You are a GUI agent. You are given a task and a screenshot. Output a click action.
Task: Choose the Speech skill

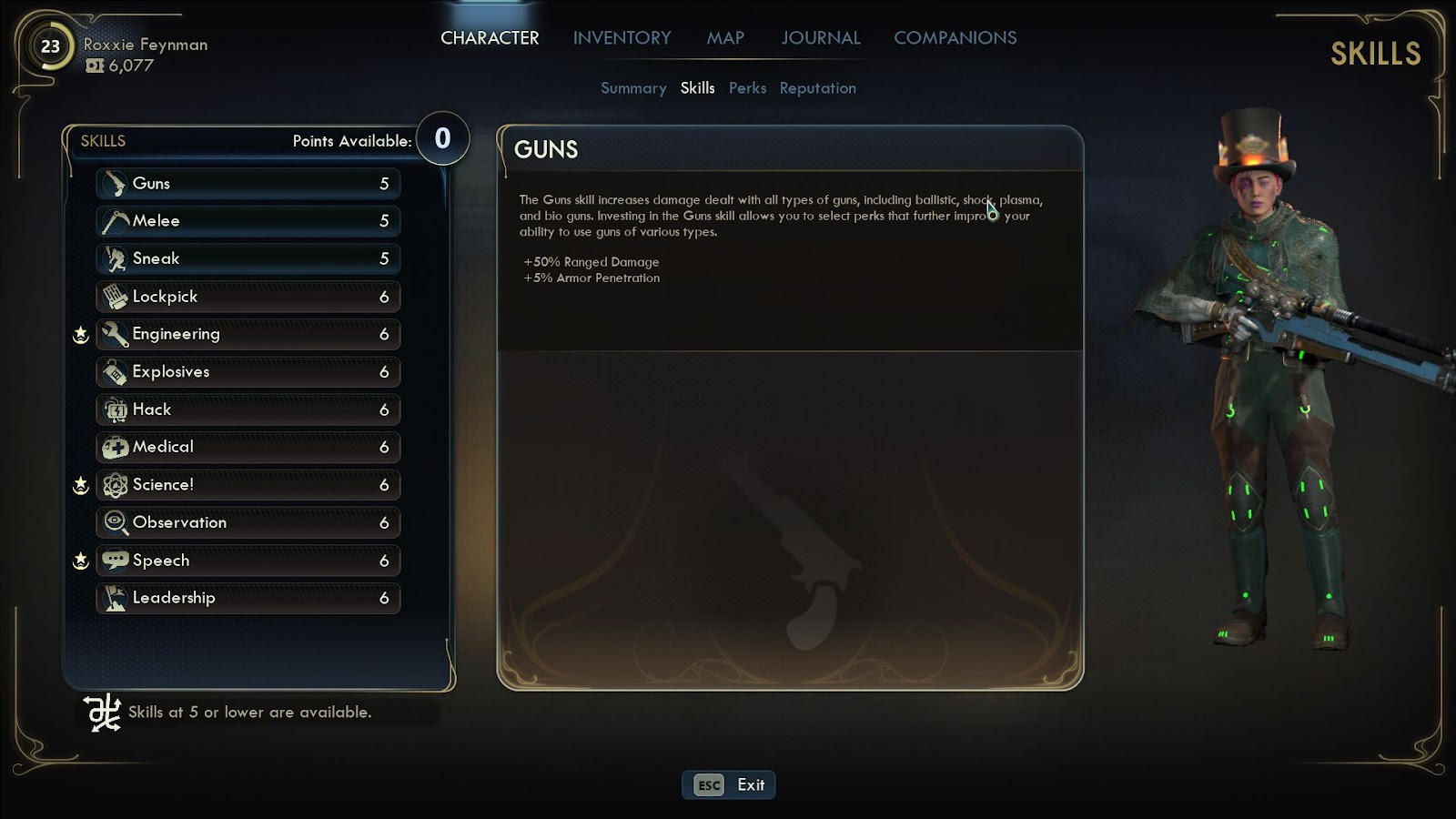(248, 561)
